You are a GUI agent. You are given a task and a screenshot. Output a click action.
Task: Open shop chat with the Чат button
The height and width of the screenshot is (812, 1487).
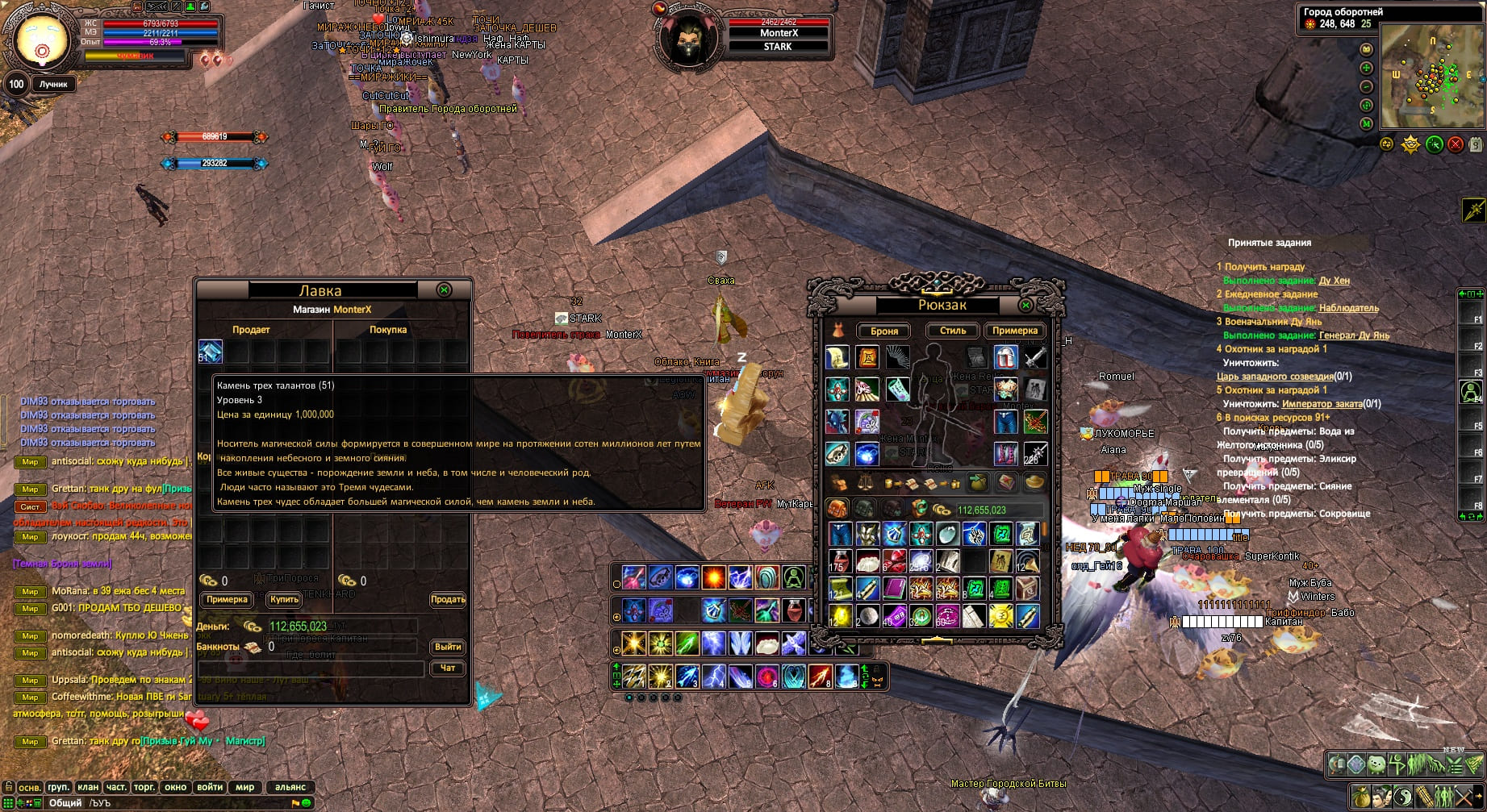(x=447, y=668)
